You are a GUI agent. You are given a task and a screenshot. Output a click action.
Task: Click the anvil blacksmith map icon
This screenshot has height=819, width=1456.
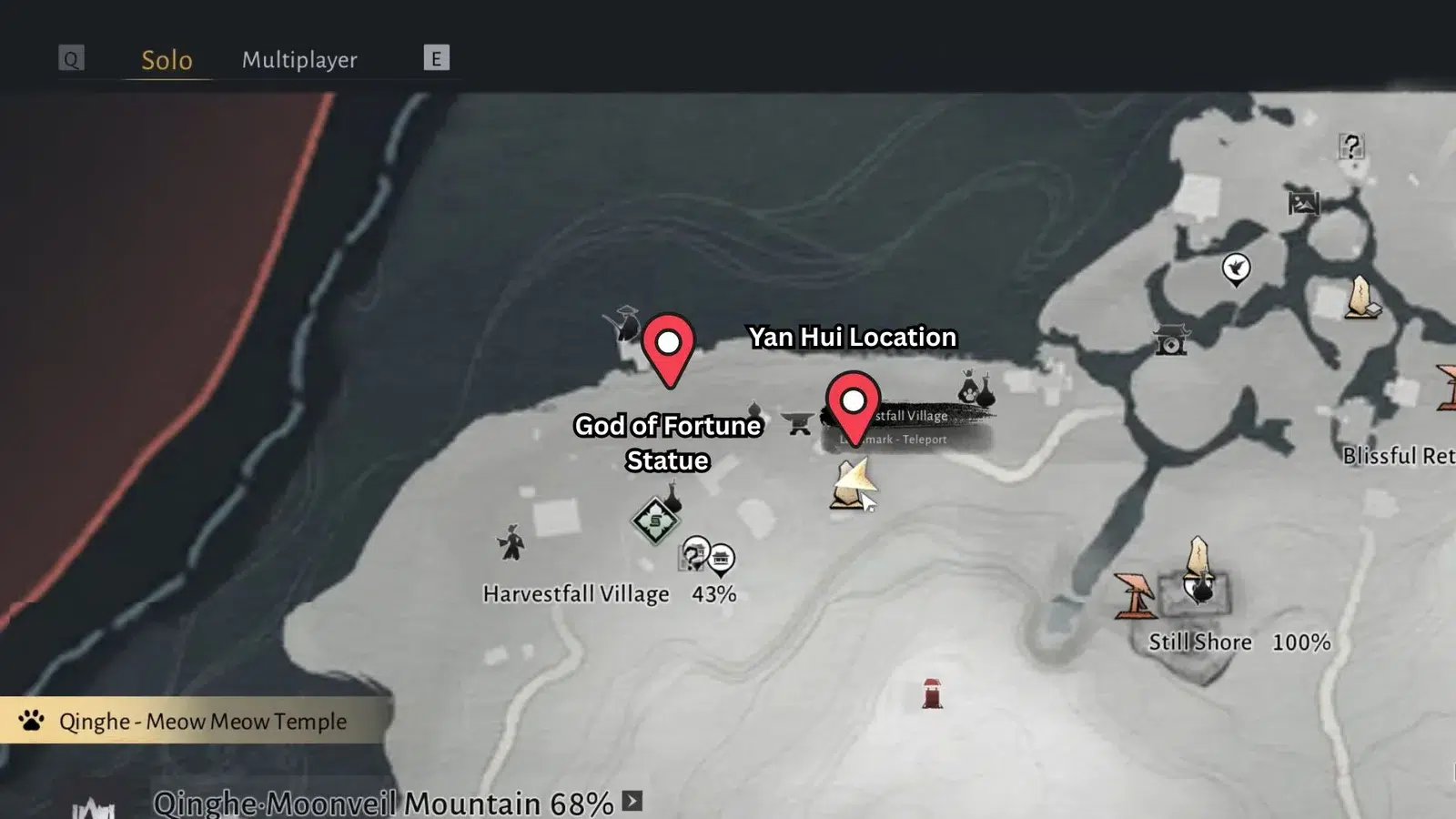pos(798,423)
